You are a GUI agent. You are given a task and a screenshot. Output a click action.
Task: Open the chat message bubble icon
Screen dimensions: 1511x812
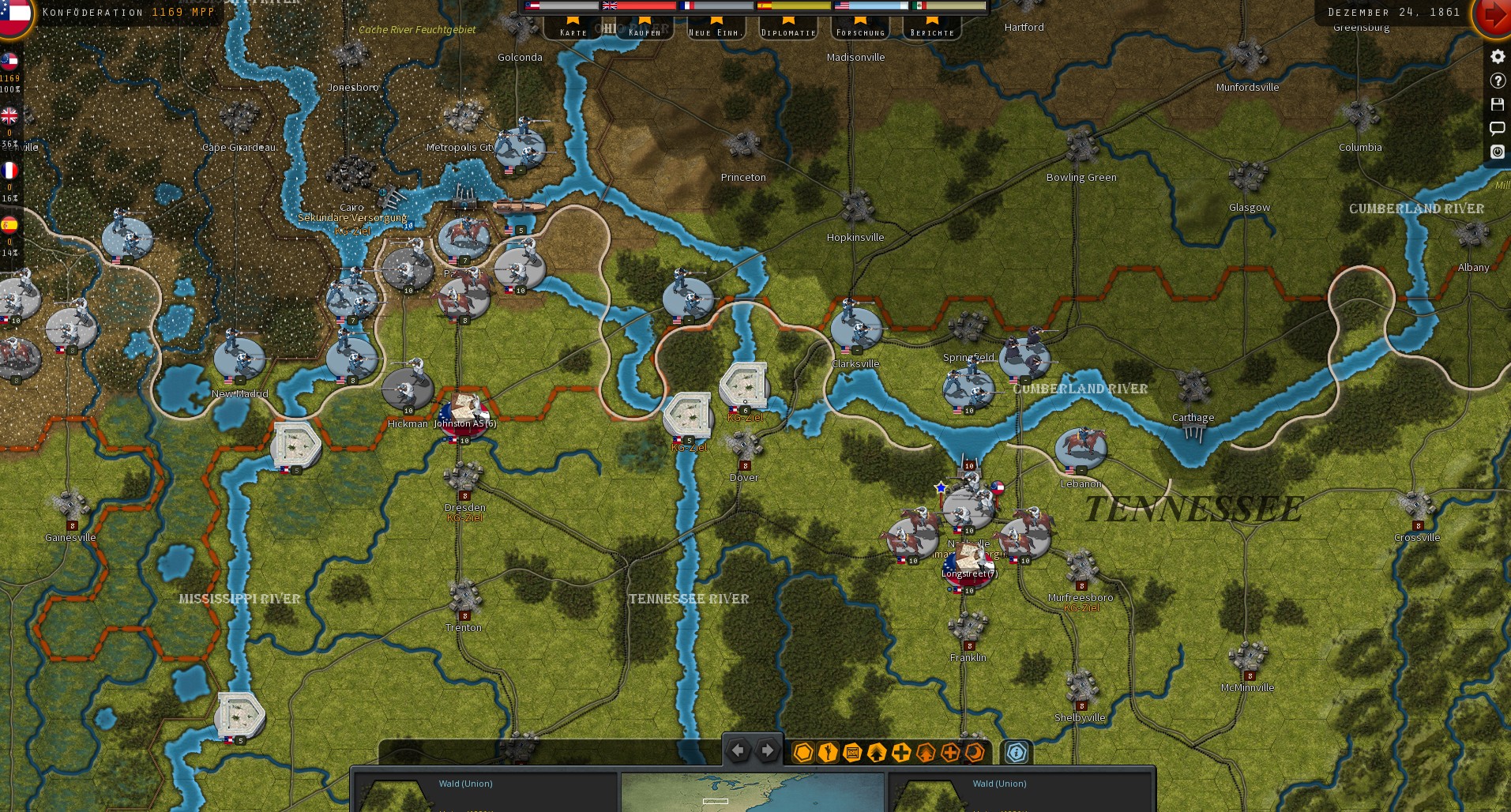coord(1497,128)
